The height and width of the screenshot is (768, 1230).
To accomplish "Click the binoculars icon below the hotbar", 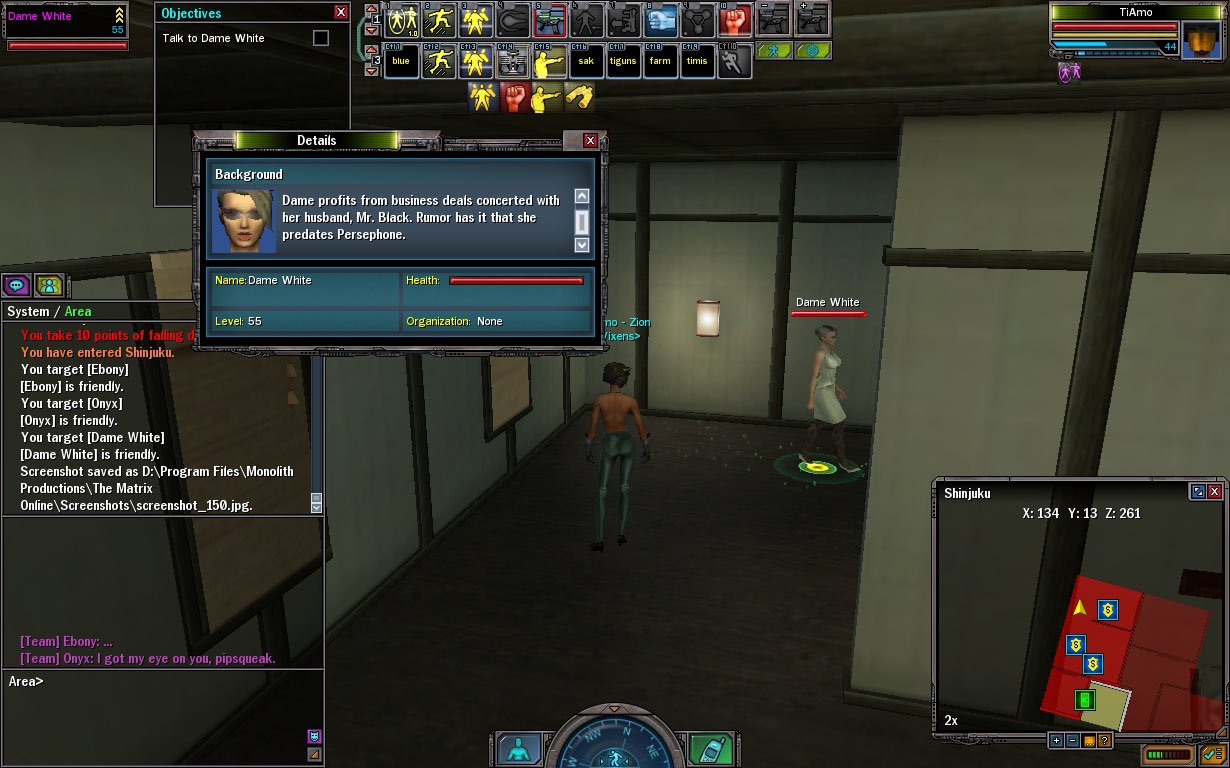I will click(579, 97).
